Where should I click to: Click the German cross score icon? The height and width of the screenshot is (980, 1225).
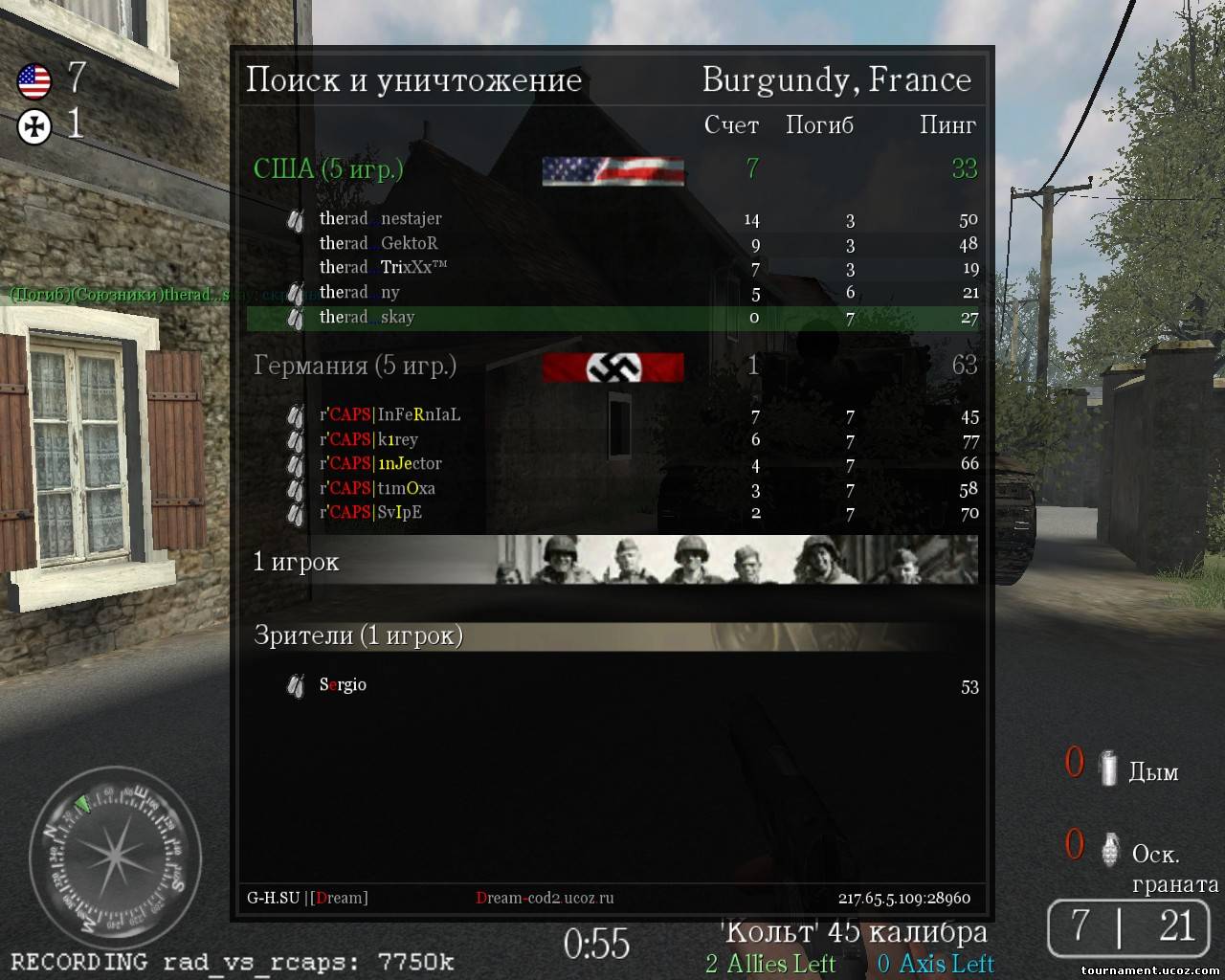click(34, 126)
